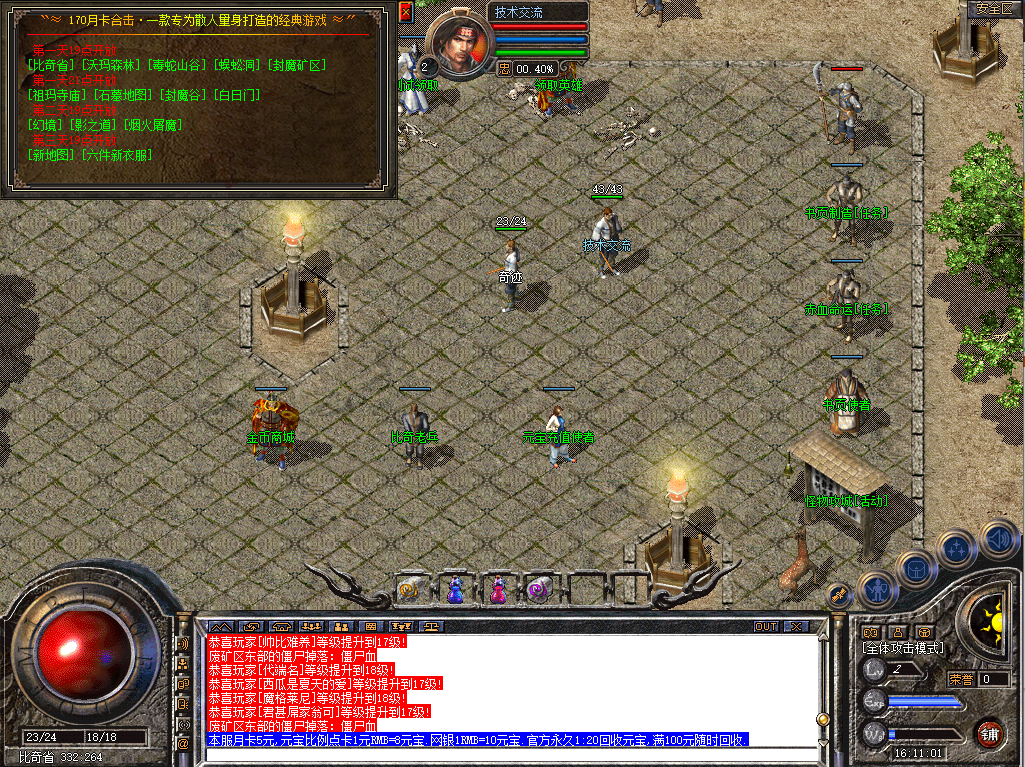Select the 沃玛森林 link
The height and width of the screenshot is (767, 1025).
[112, 65]
